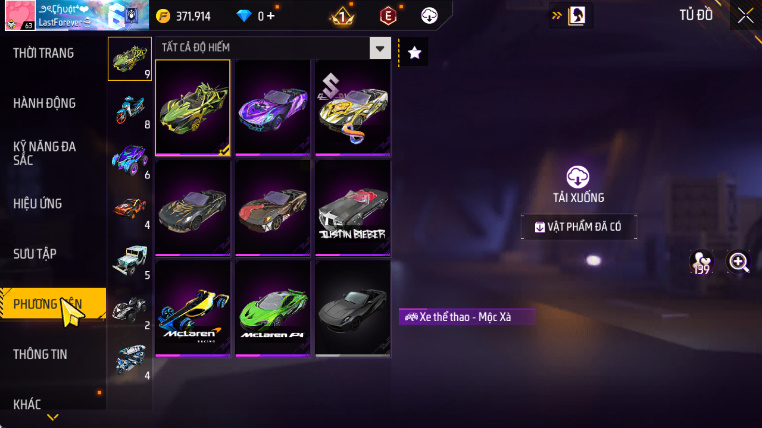The image size is (762, 428).
Task: Pick the purple sports car skin
Action: tap(273, 108)
